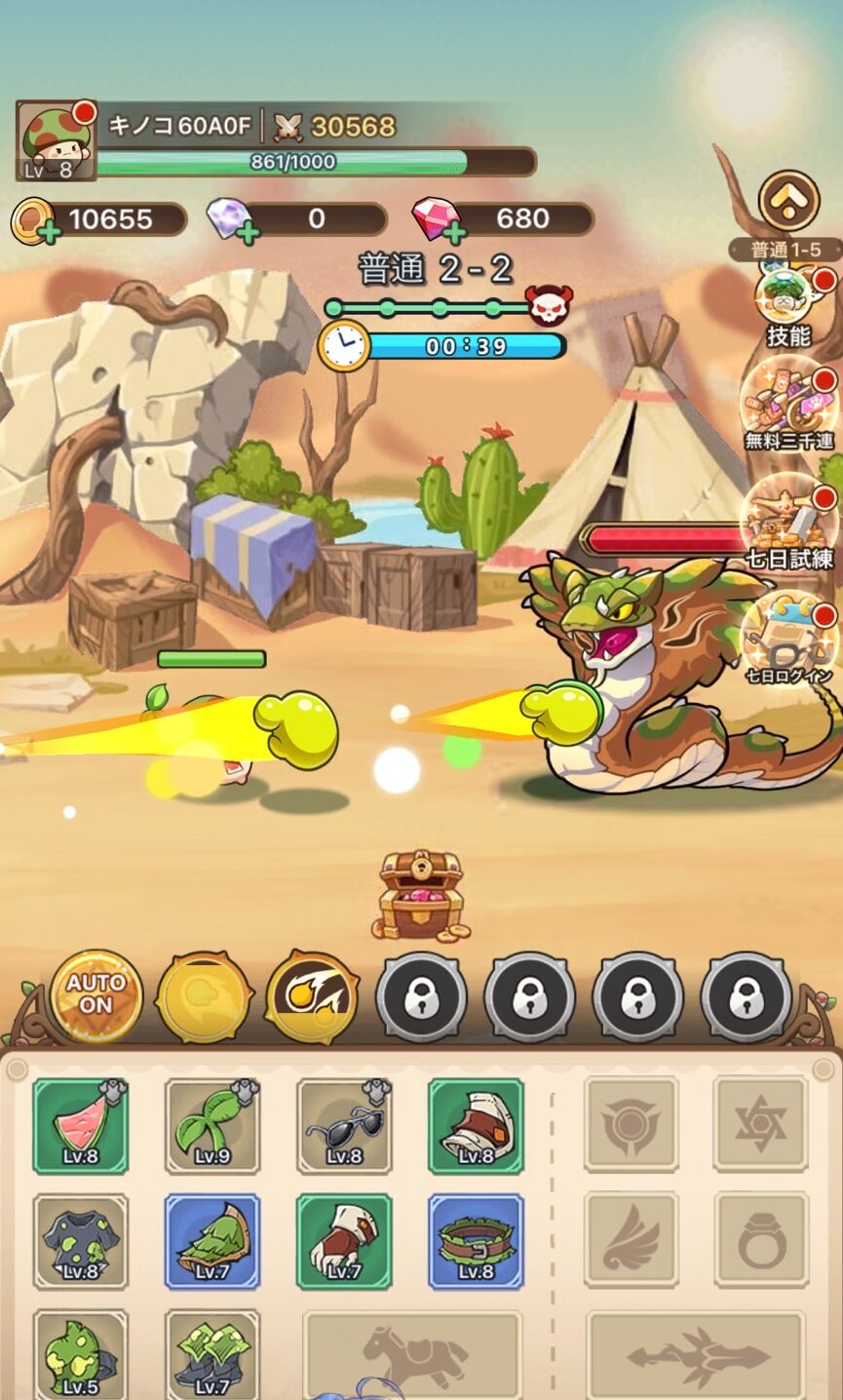Open the 技能 skills menu
The image size is (843, 1400).
tap(787, 304)
